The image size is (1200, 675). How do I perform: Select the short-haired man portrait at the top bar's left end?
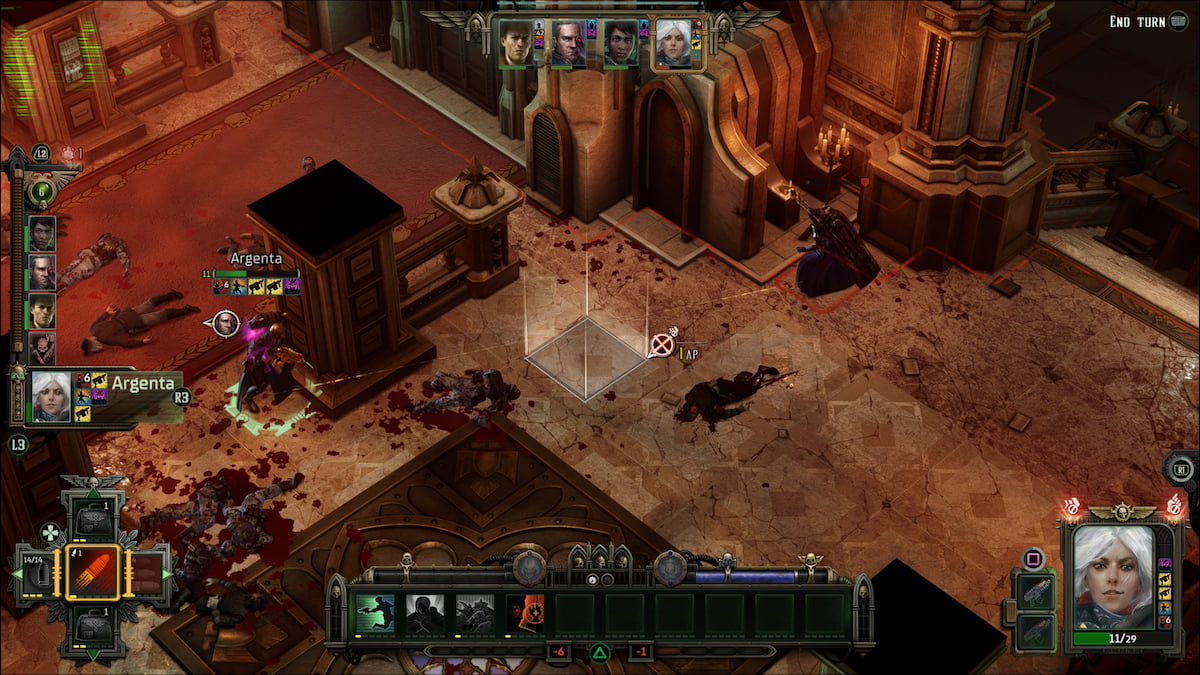(516, 45)
